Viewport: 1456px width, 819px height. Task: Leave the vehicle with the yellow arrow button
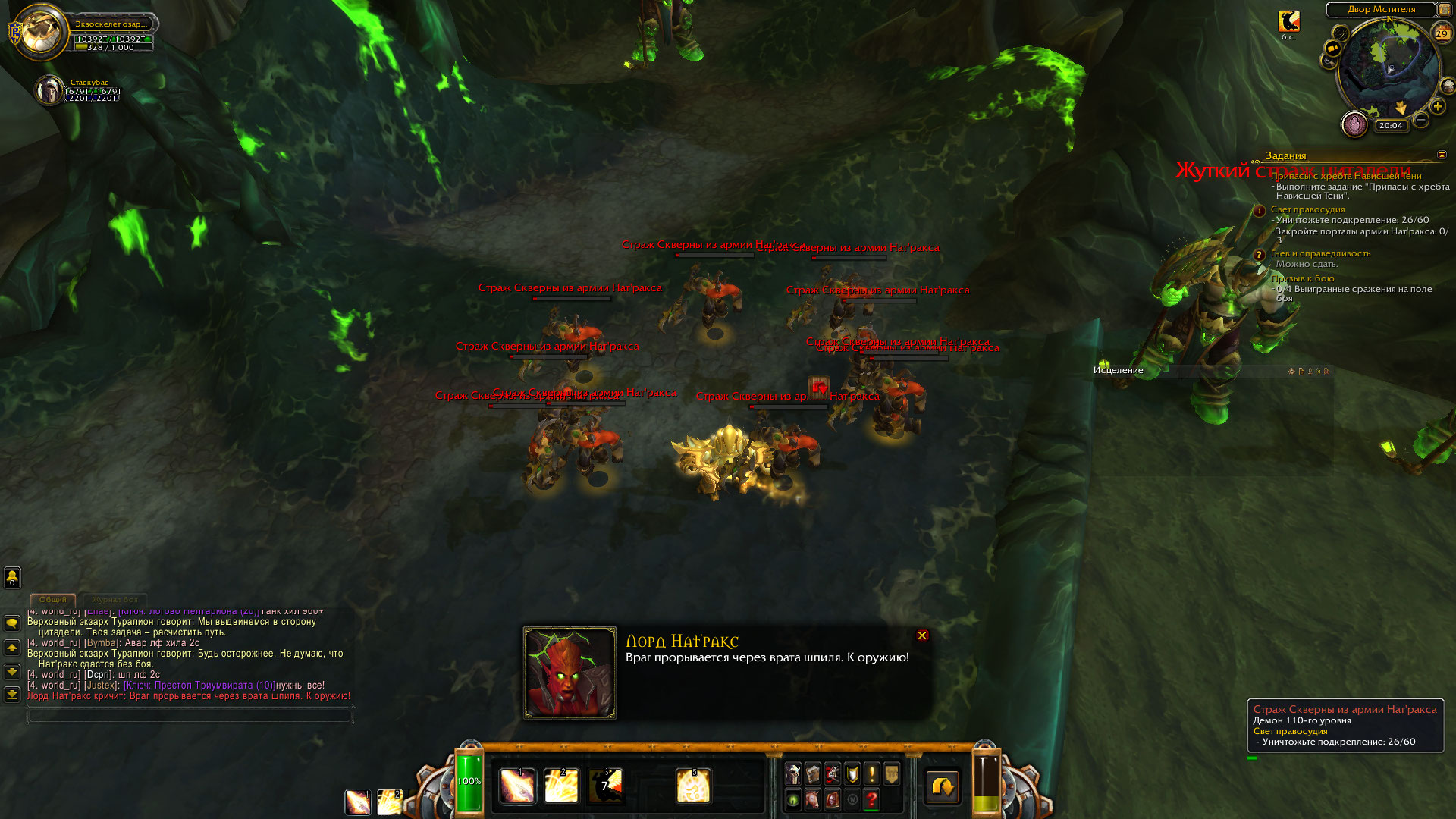943,787
